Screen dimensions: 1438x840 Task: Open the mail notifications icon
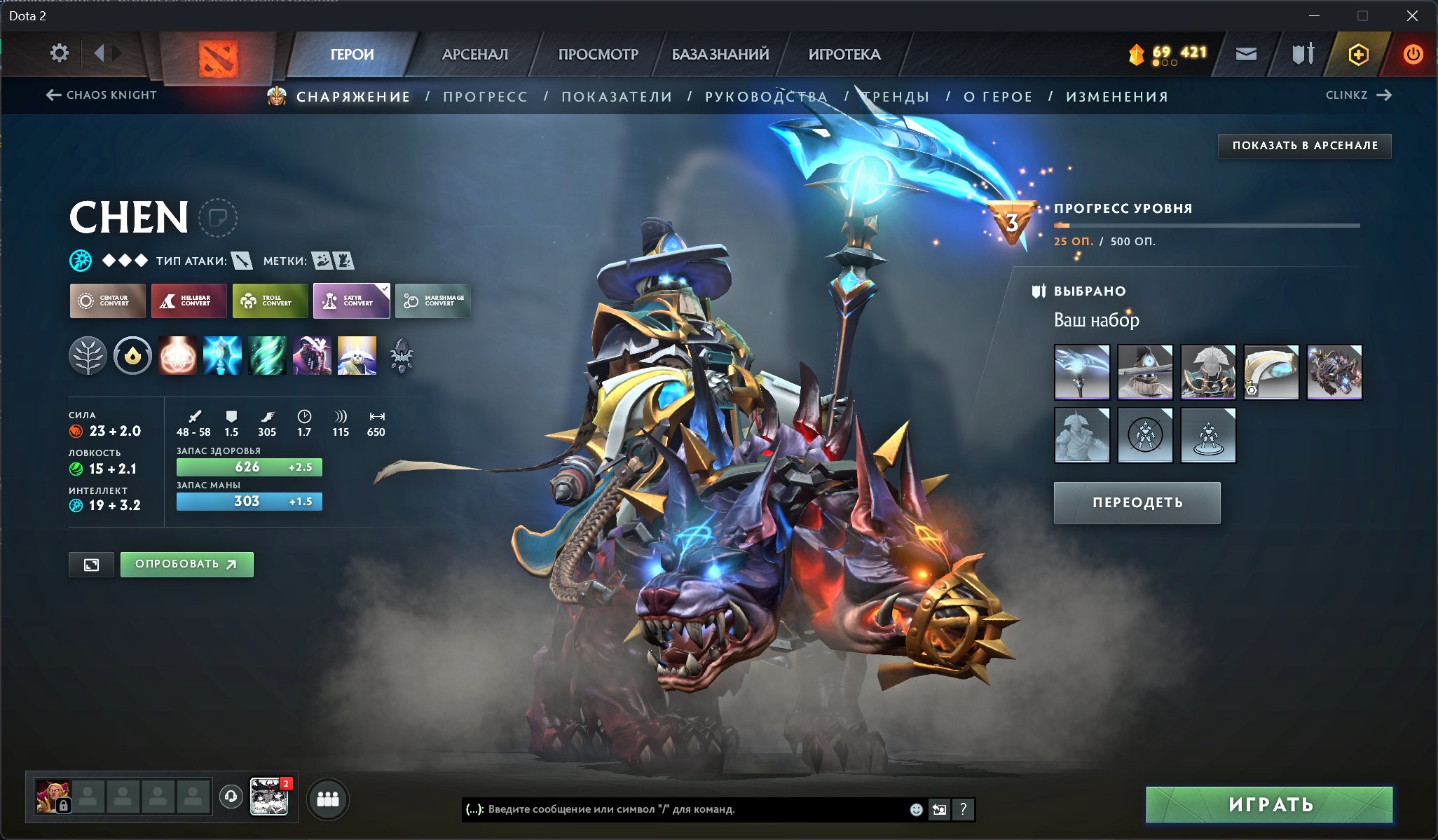click(1247, 53)
